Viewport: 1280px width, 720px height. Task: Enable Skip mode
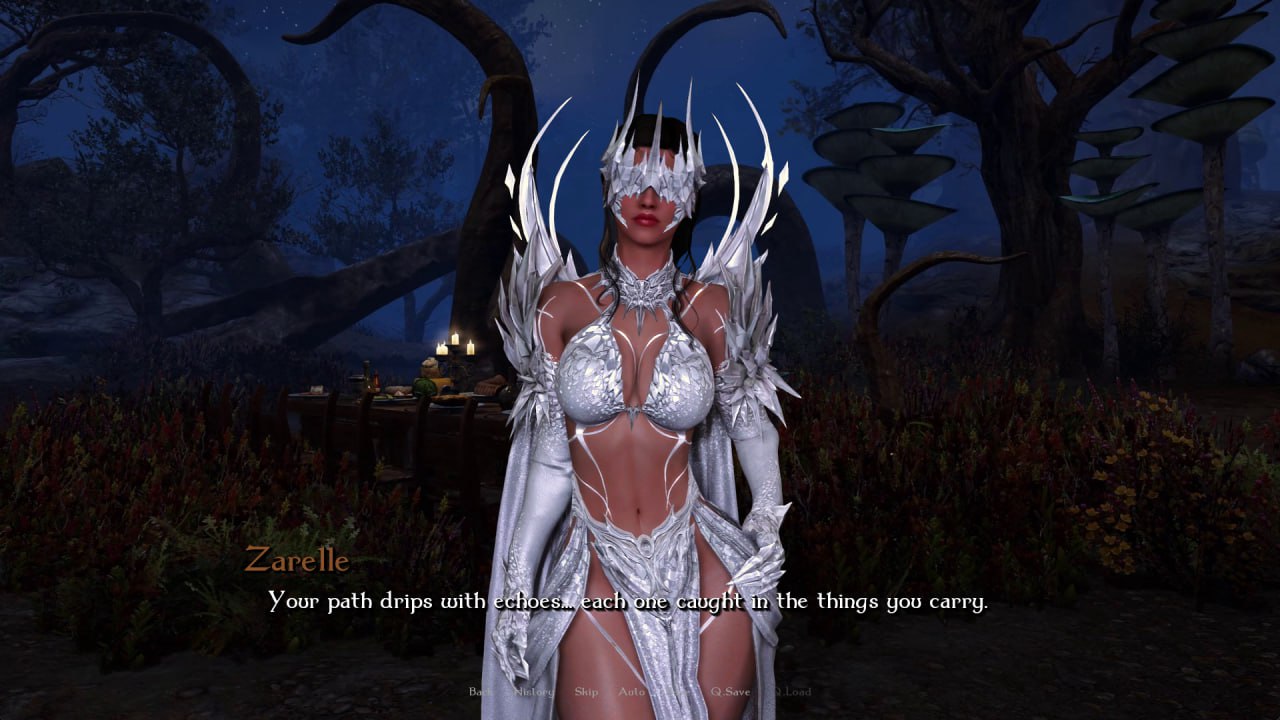[x=586, y=691]
